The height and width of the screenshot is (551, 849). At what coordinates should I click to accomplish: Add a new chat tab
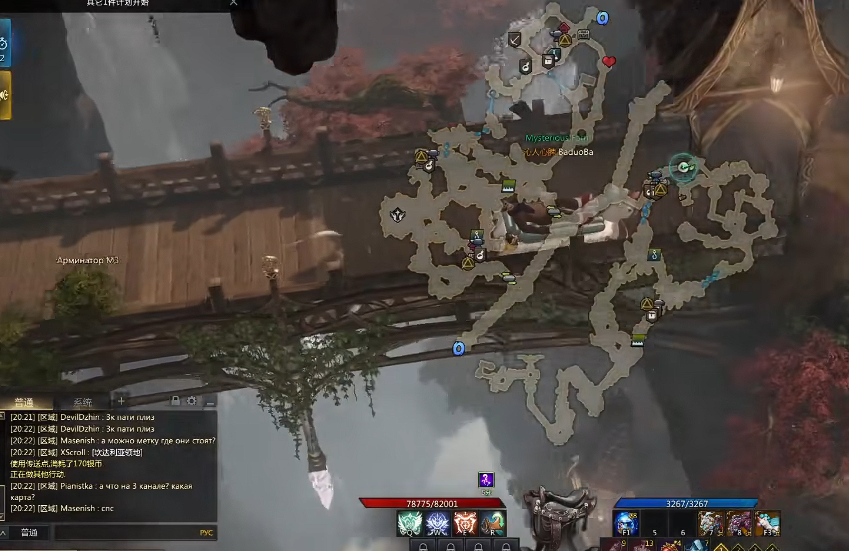point(121,401)
